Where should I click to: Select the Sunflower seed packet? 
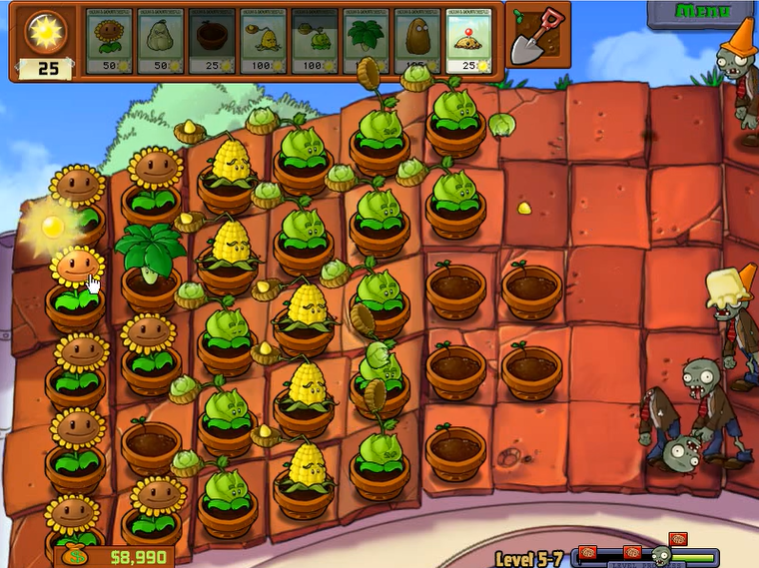pos(108,41)
